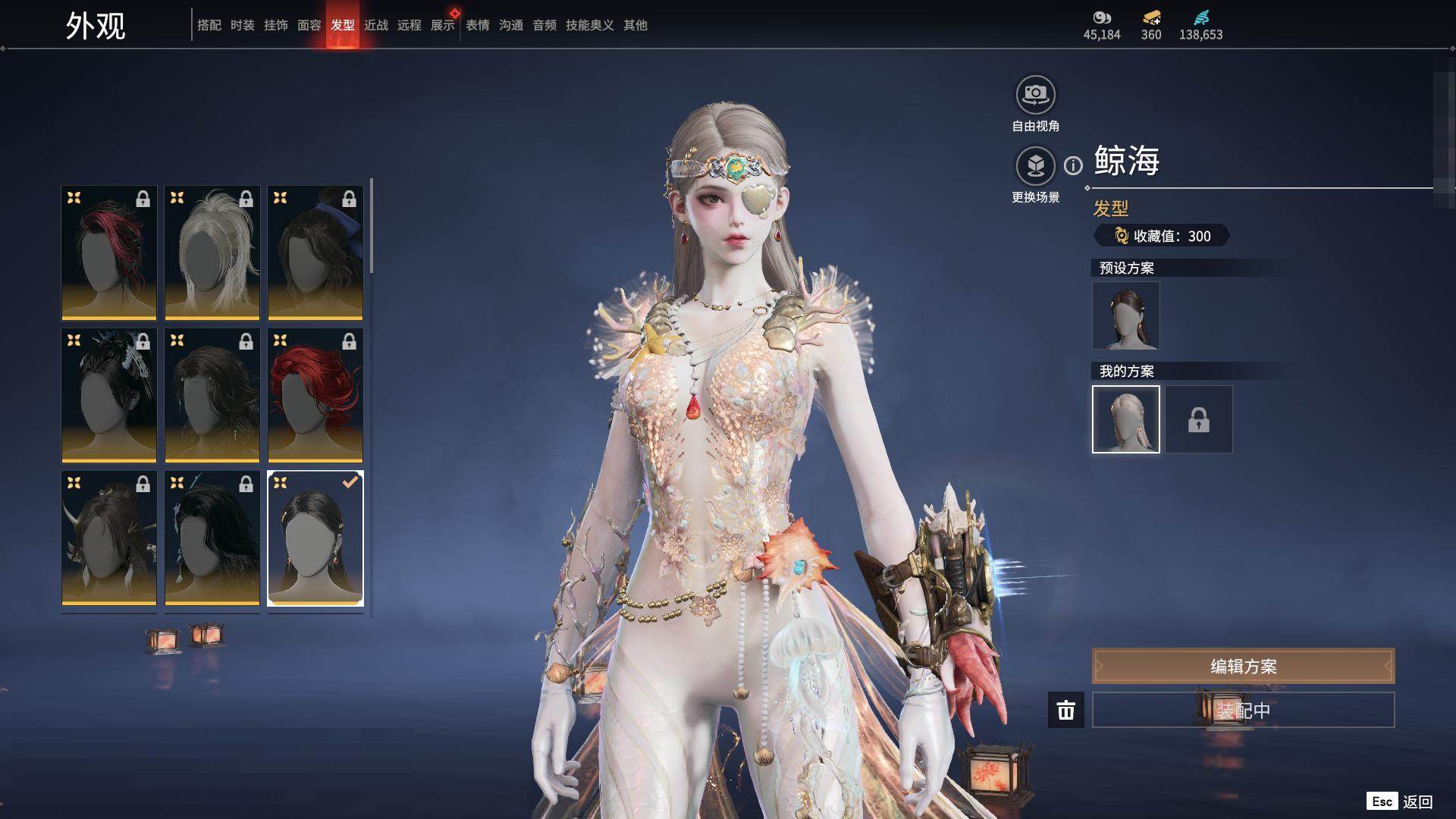This screenshot has height=819, width=1456.
Task: Activate the 自由视角 camera button
Action: tap(1035, 96)
